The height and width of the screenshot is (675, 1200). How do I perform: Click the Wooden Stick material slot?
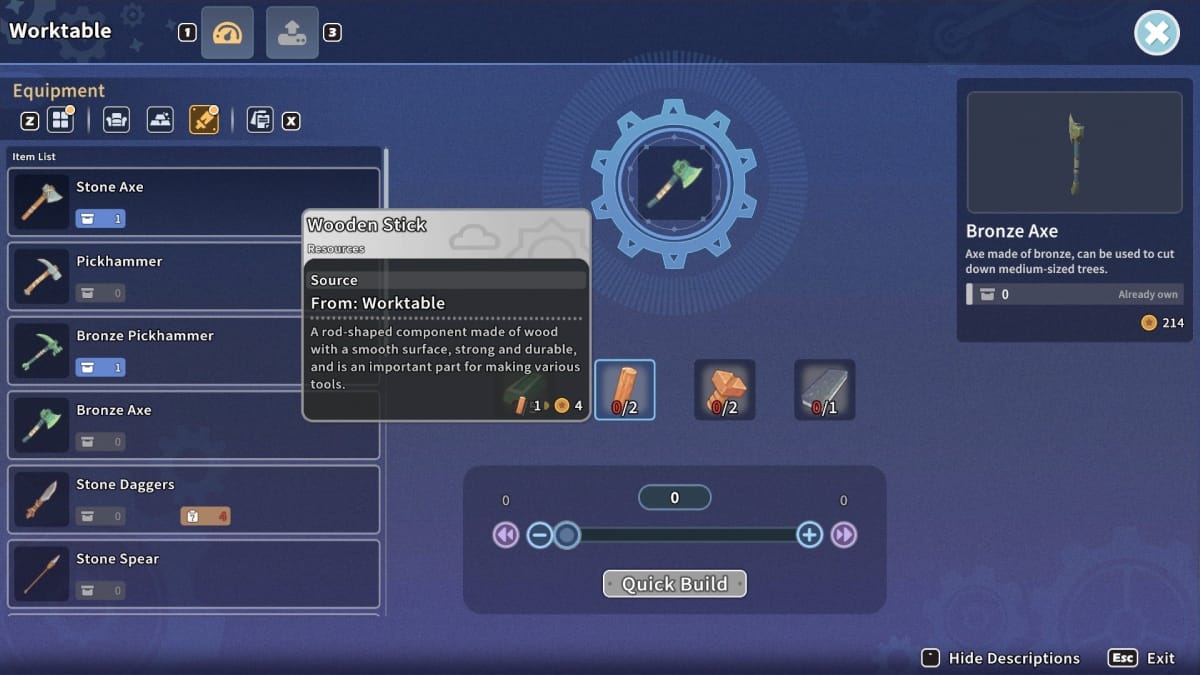click(x=625, y=389)
